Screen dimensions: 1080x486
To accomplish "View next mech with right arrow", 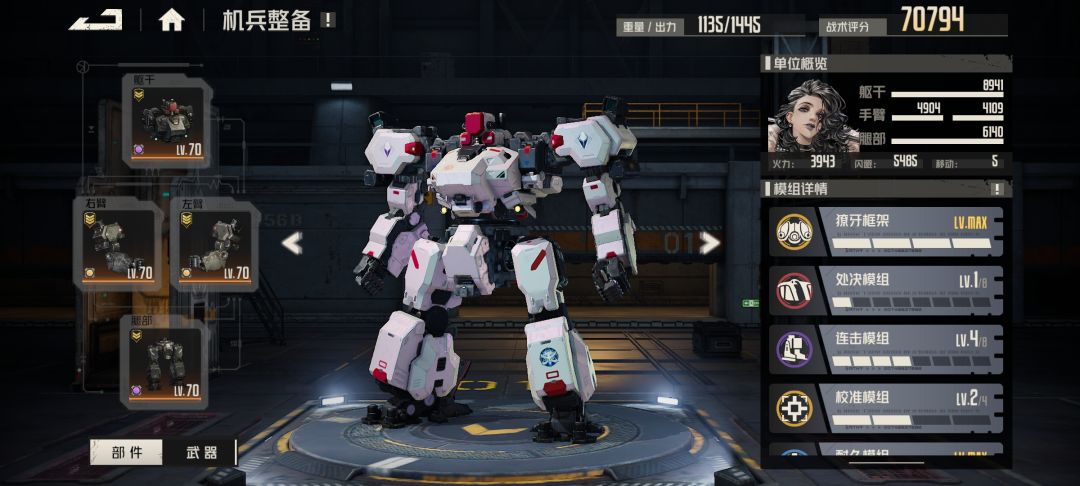I will [710, 243].
